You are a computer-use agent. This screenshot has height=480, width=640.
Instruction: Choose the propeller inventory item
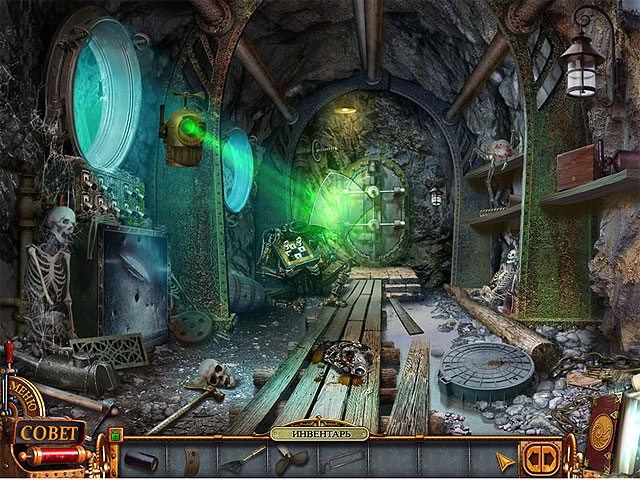290,461
